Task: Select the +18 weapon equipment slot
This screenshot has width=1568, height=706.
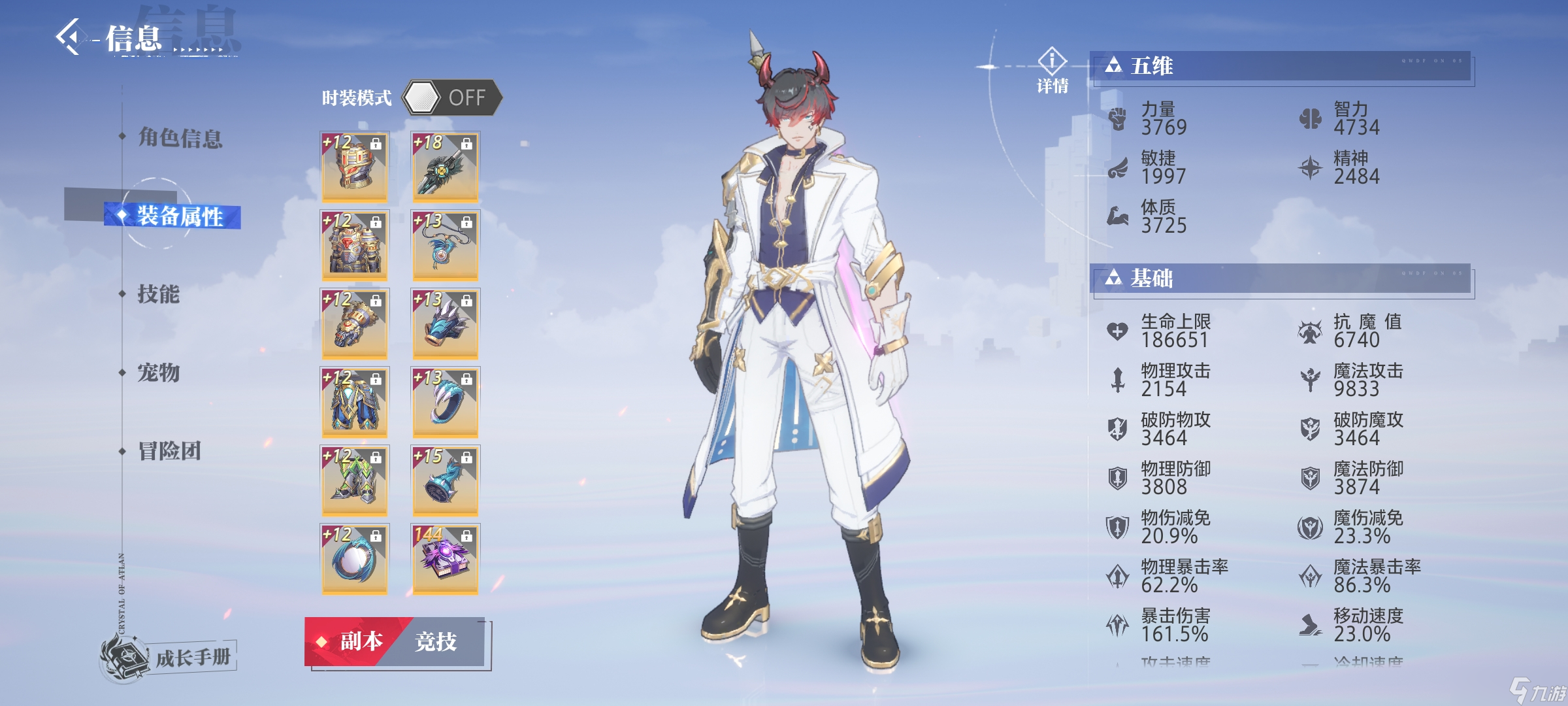Action: [x=445, y=166]
